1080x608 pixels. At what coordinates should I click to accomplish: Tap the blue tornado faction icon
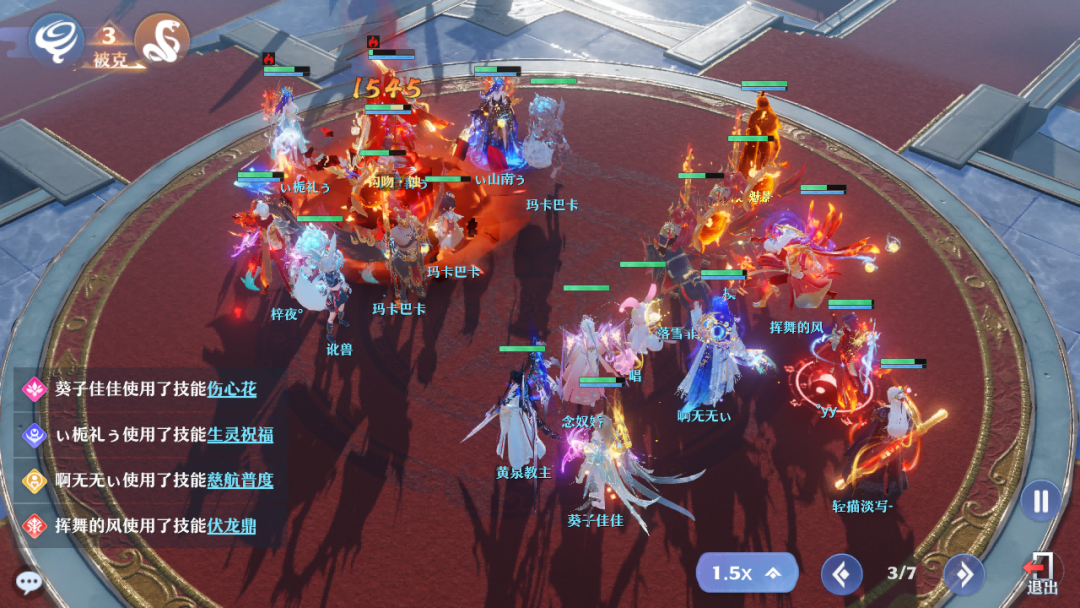point(55,39)
